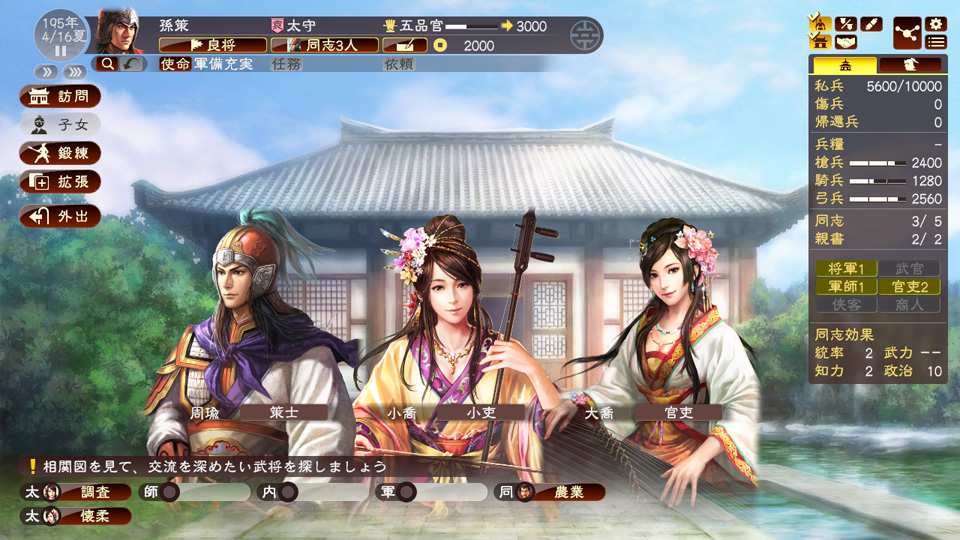This screenshot has width=960, height=540.
Task: Select comrade 周瑜's name label
Action: point(204,412)
